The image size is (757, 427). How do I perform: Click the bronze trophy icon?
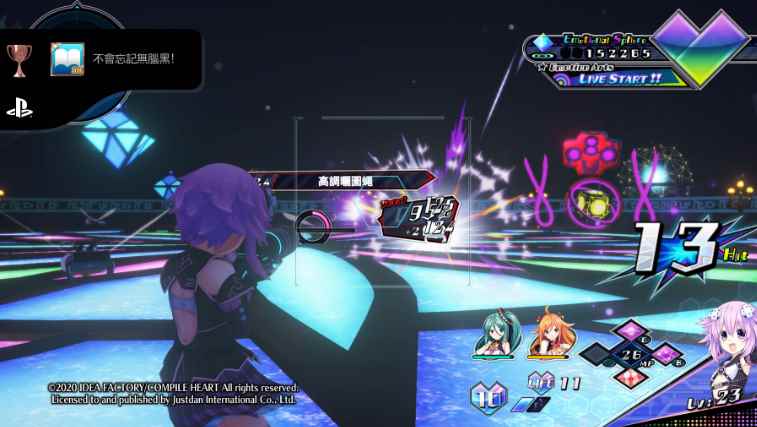point(19,58)
